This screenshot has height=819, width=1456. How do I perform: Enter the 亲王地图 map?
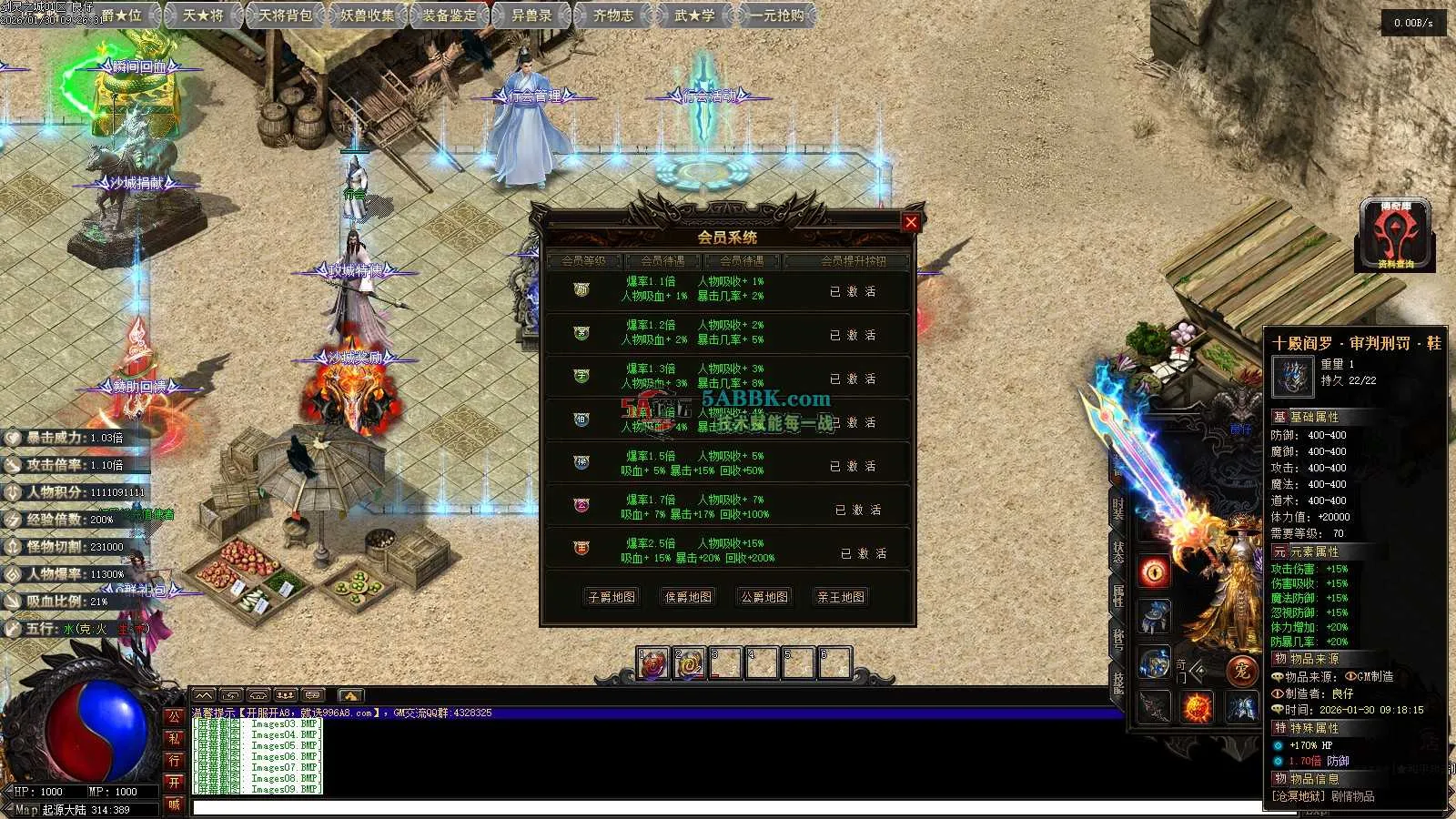840,597
